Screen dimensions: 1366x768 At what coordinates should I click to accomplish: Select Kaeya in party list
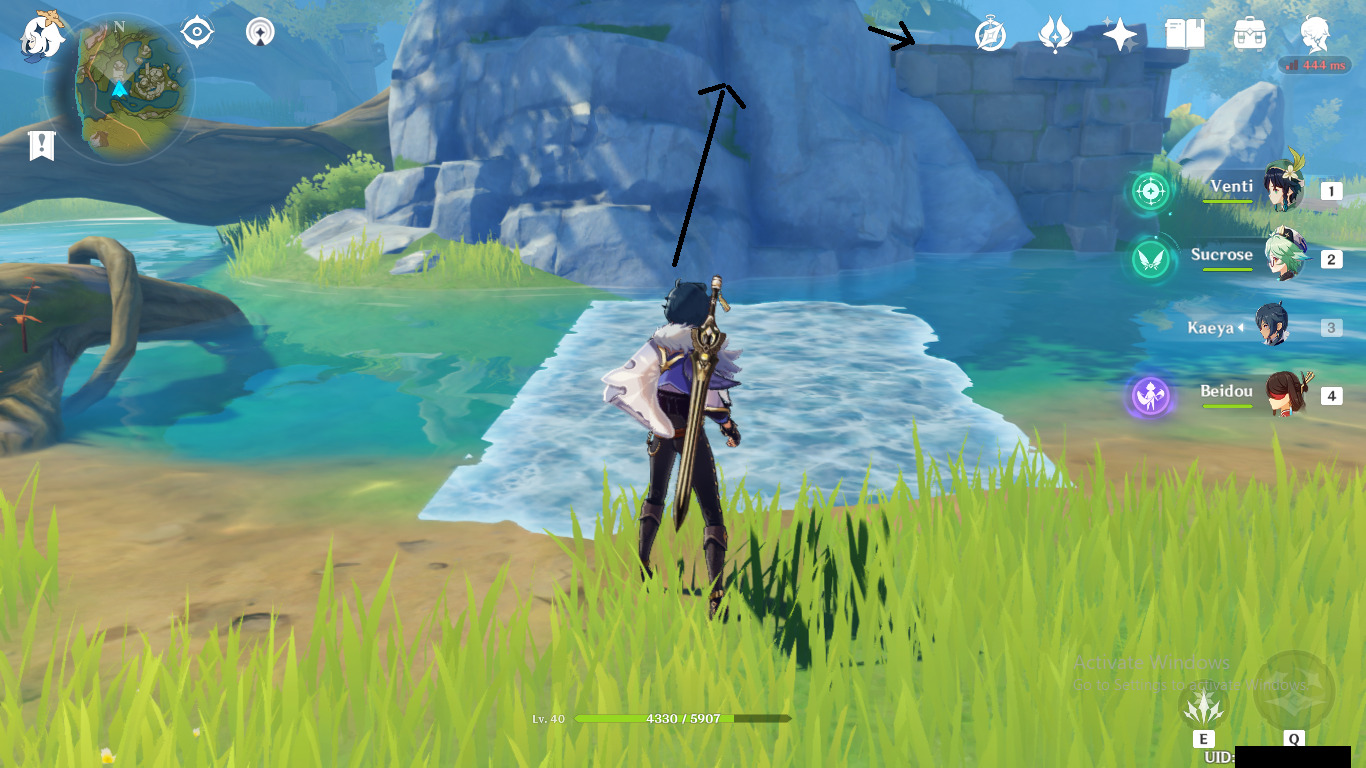(x=1273, y=326)
